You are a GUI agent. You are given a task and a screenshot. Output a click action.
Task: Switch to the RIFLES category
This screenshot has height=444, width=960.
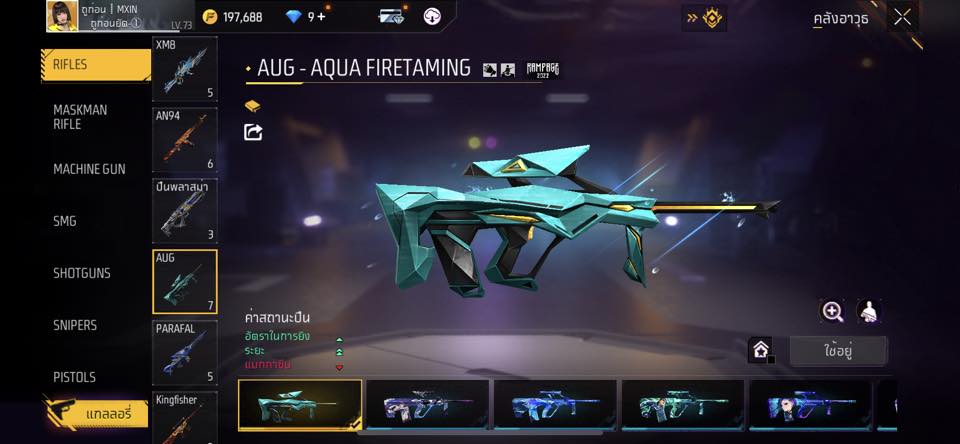pos(95,65)
